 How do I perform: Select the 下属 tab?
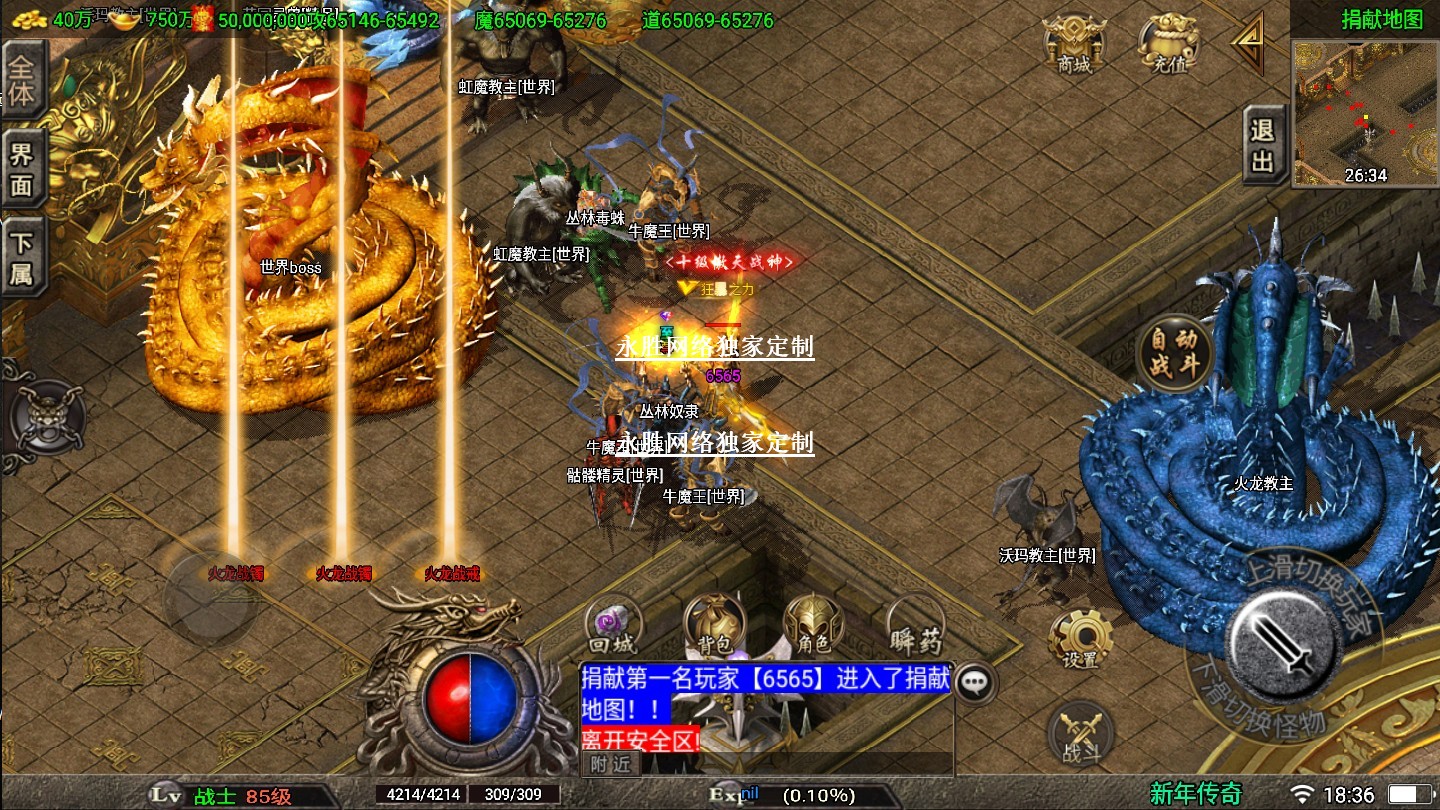click(x=22, y=257)
